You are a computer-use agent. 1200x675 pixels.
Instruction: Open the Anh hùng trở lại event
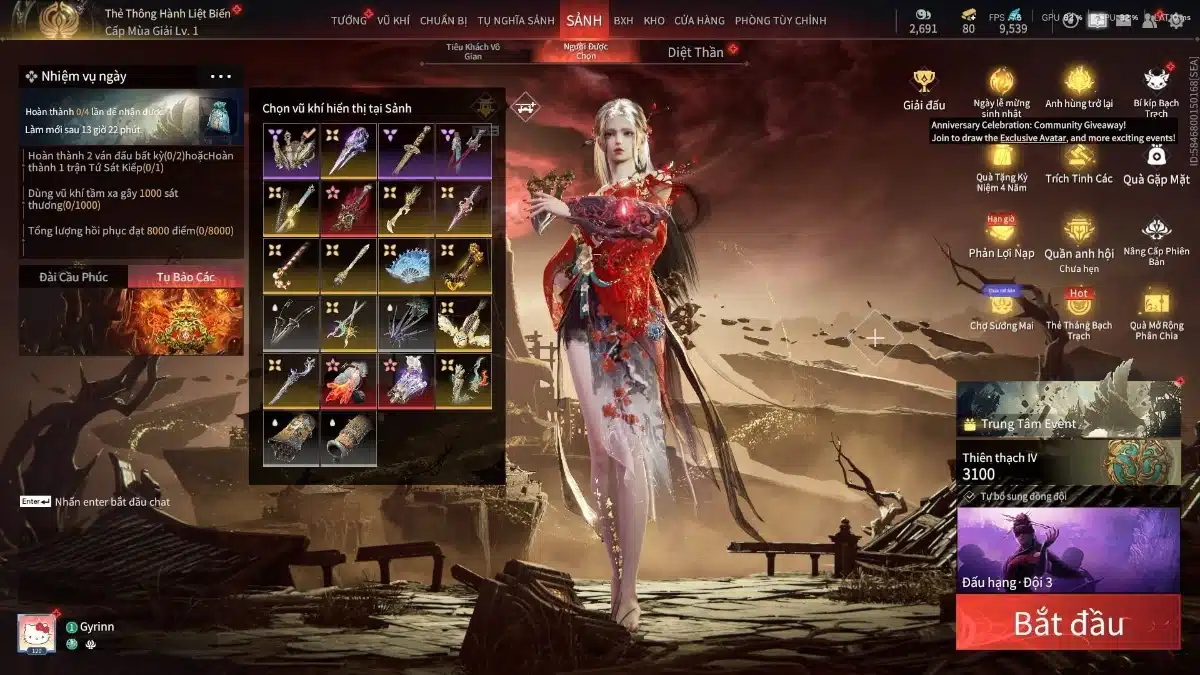pos(1079,89)
